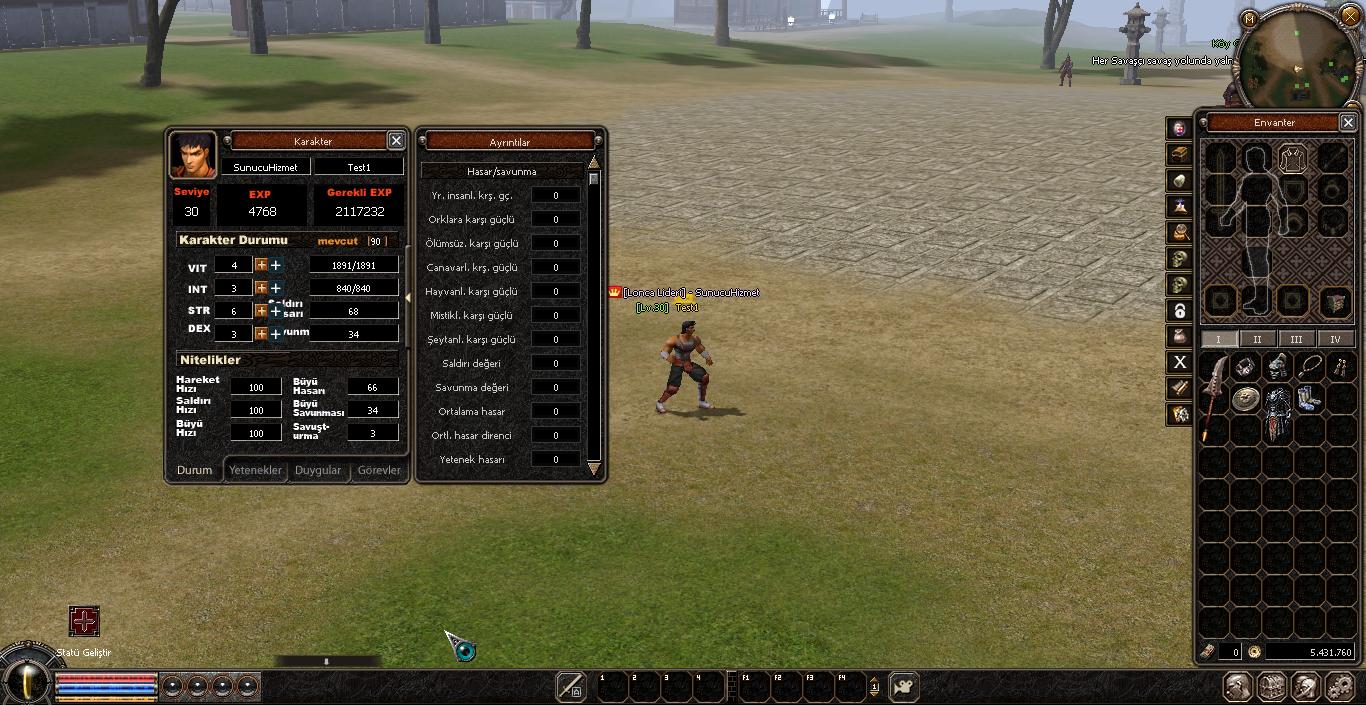Open the Duygular tab
The width and height of the screenshot is (1366, 705).
pos(318,470)
